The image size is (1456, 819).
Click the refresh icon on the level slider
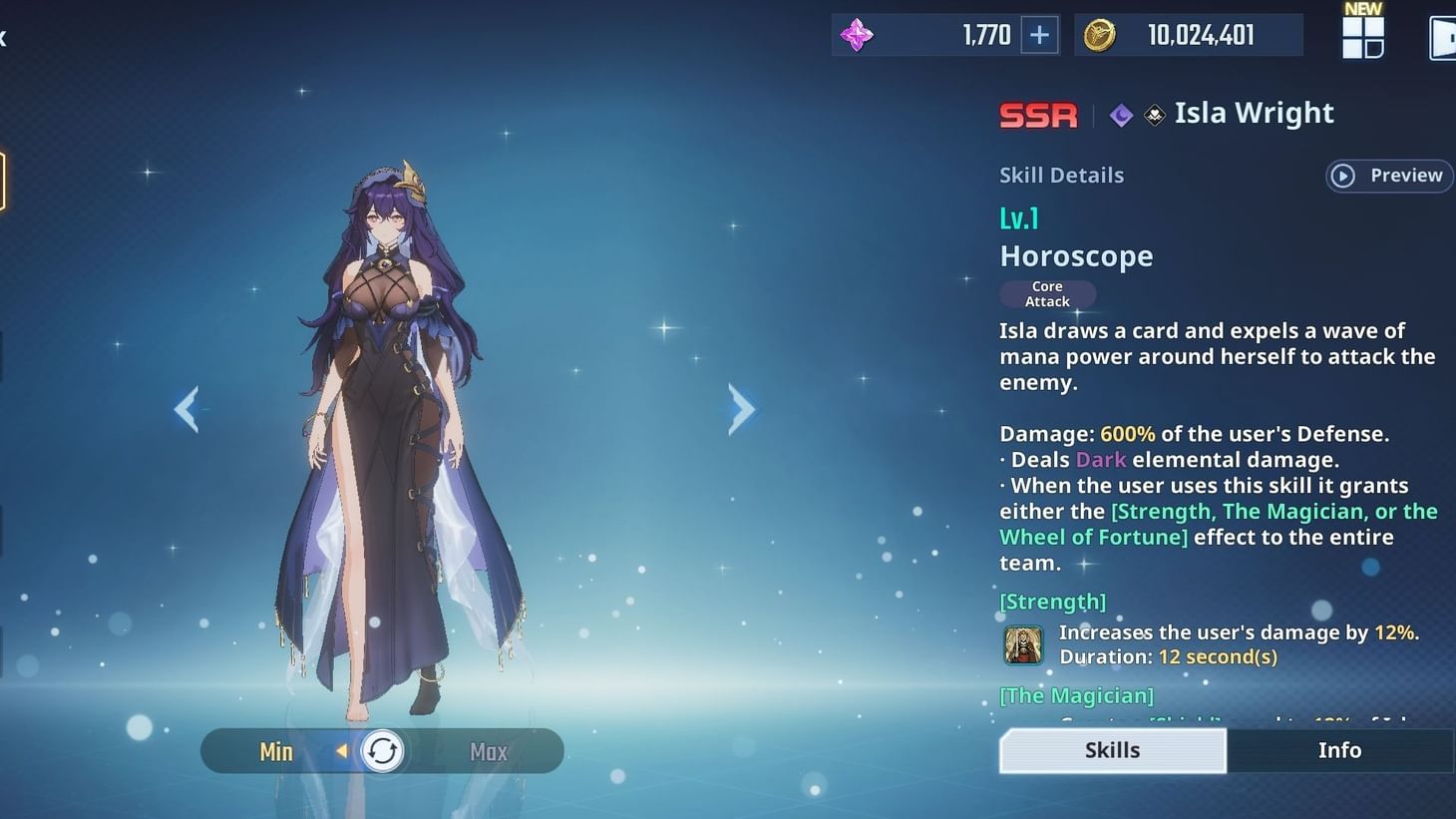(382, 750)
